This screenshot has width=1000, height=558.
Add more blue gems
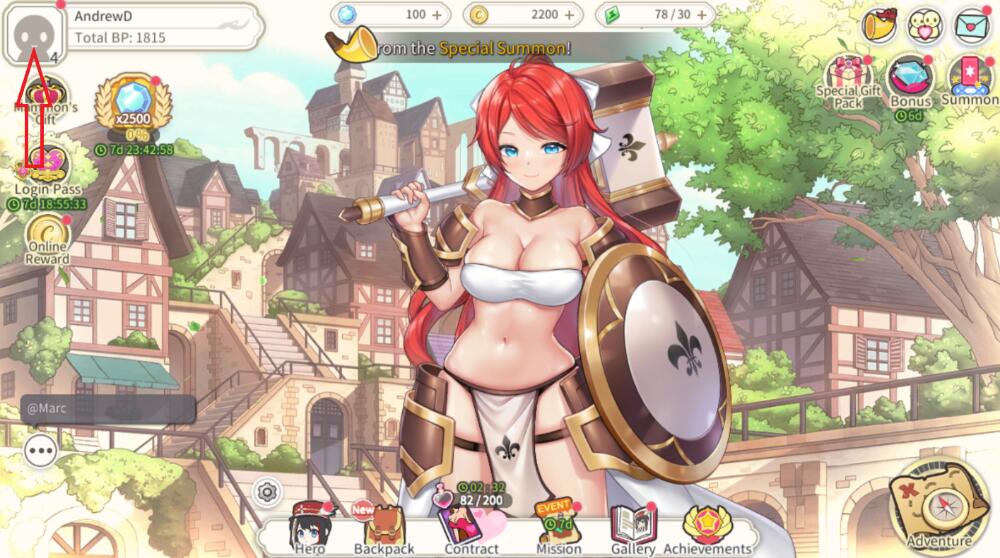(436, 15)
